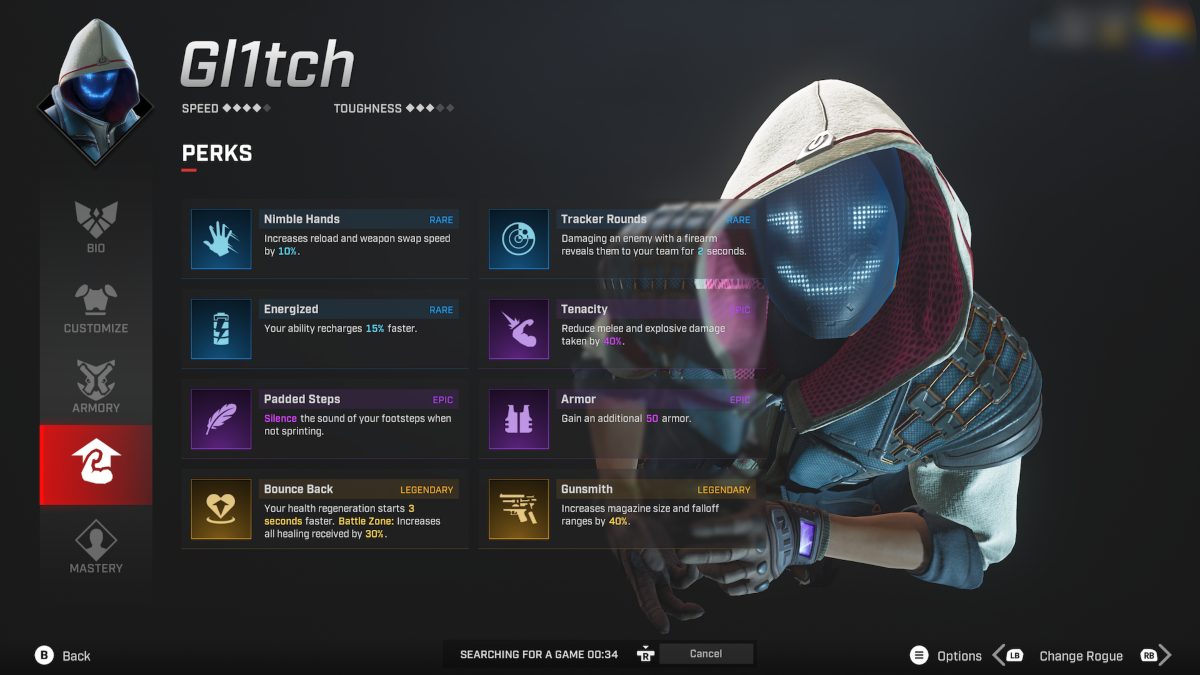This screenshot has height=675, width=1200.
Task: Select the red Perks tab
Action: click(96, 465)
